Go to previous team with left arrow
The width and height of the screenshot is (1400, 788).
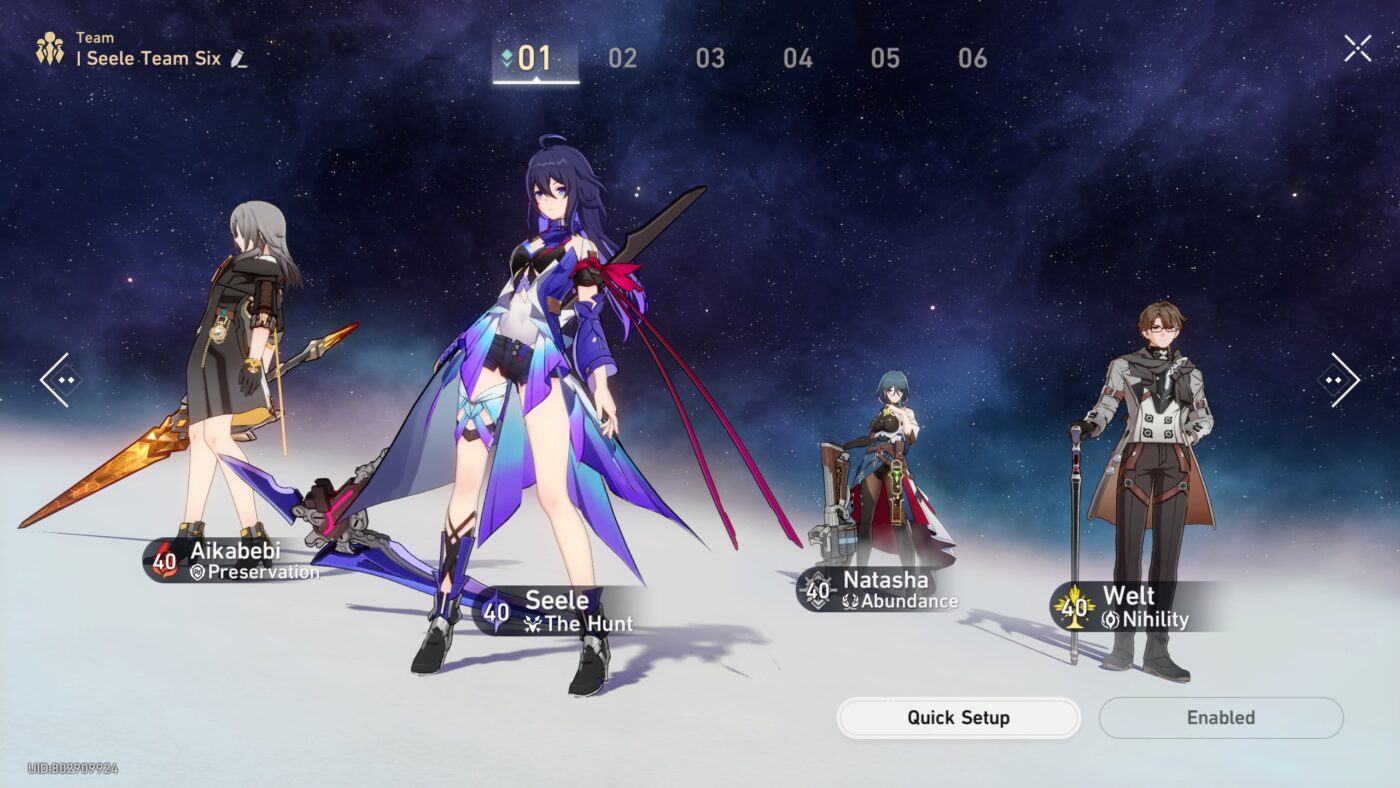click(x=59, y=380)
